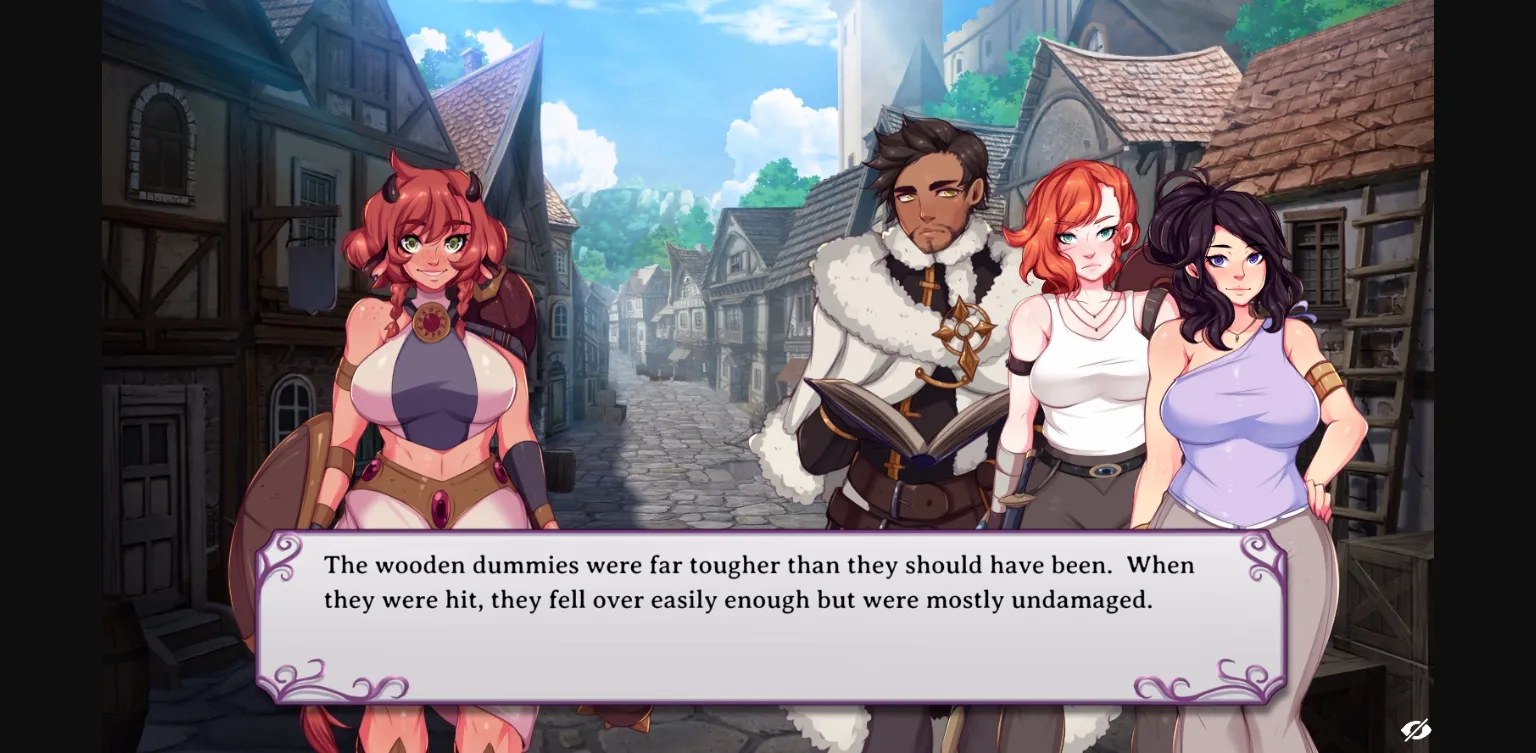Click the red gem medallion on her chest

[431, 322]
